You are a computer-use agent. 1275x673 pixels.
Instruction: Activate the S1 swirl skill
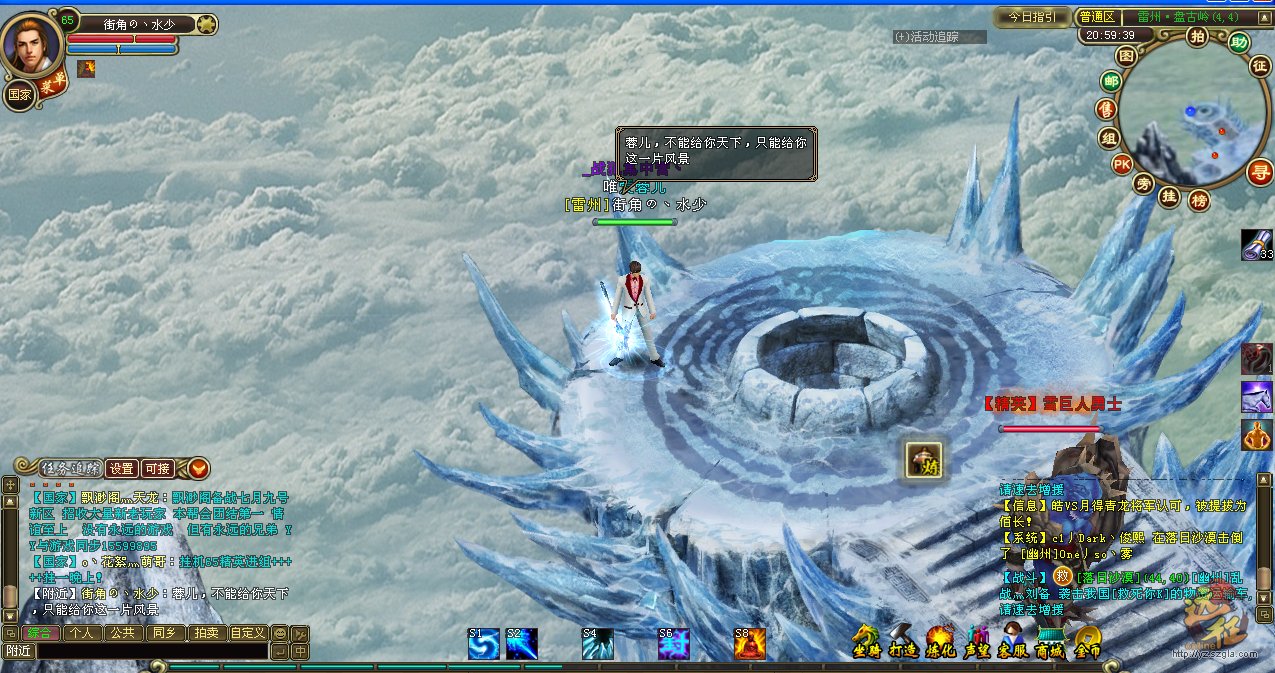click(484, 644)
